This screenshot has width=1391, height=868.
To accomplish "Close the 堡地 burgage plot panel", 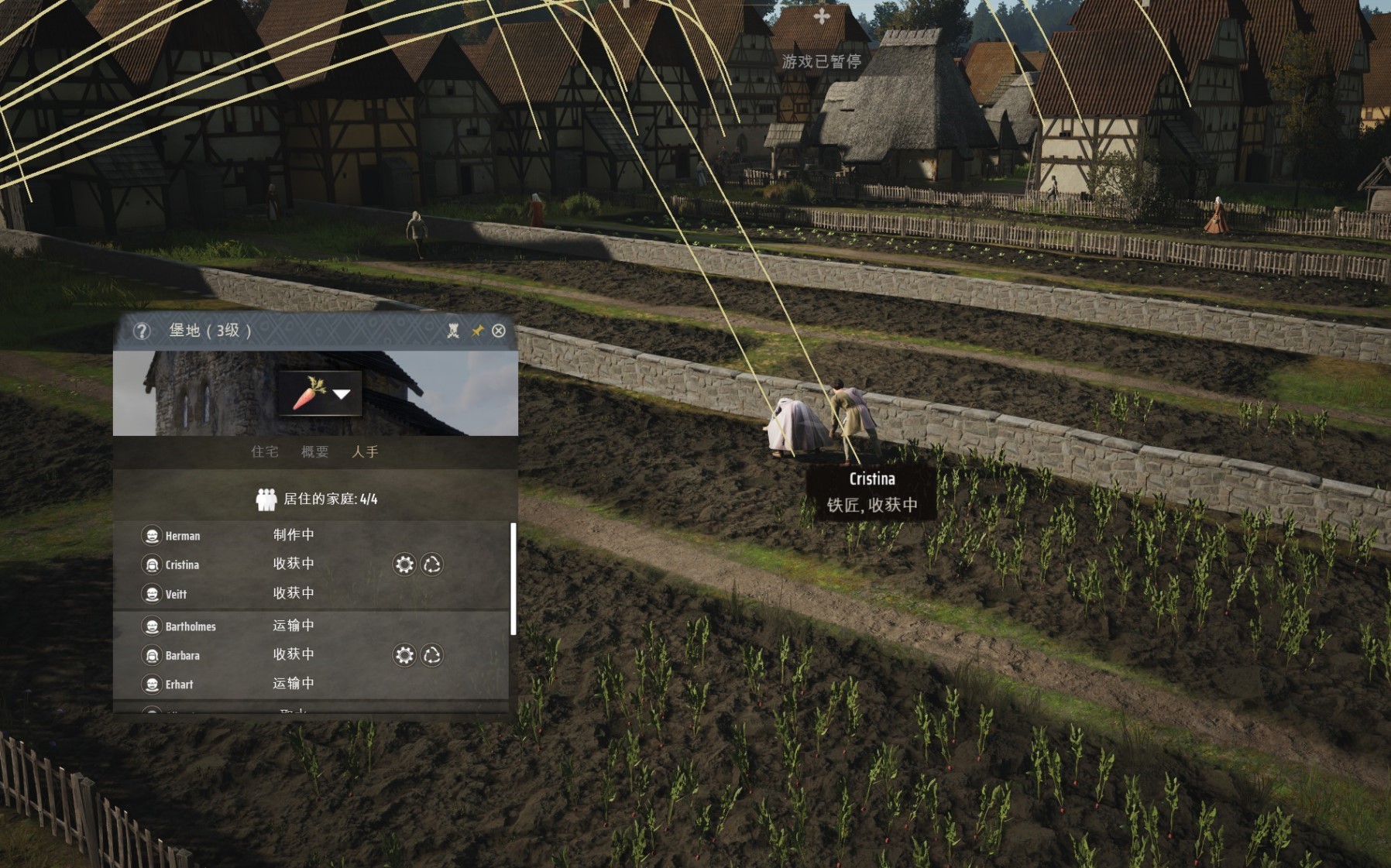I will tap(499, 331).
